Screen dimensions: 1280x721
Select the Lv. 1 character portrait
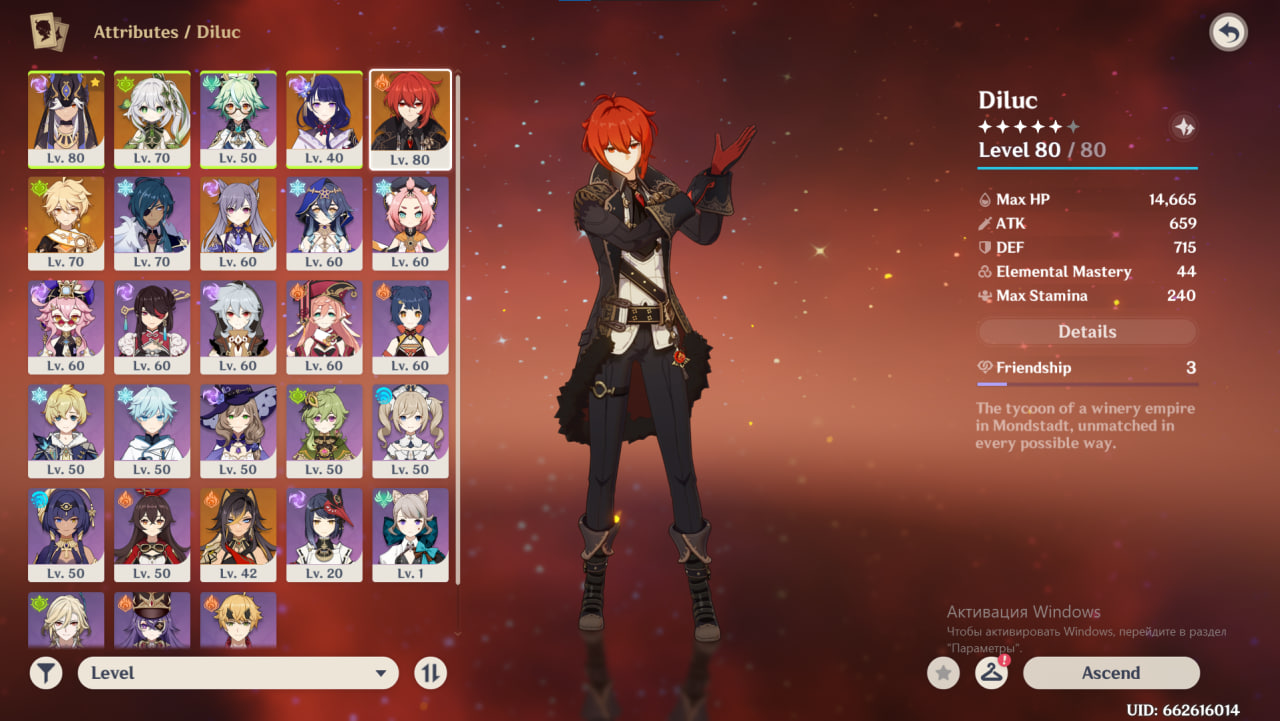coord(410,533)
